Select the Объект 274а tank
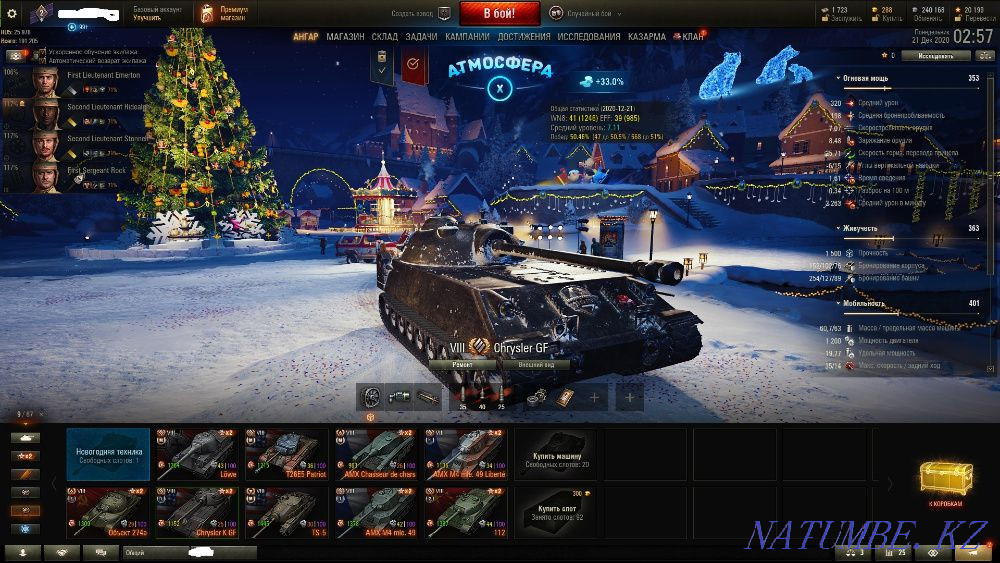 point(108,512)
